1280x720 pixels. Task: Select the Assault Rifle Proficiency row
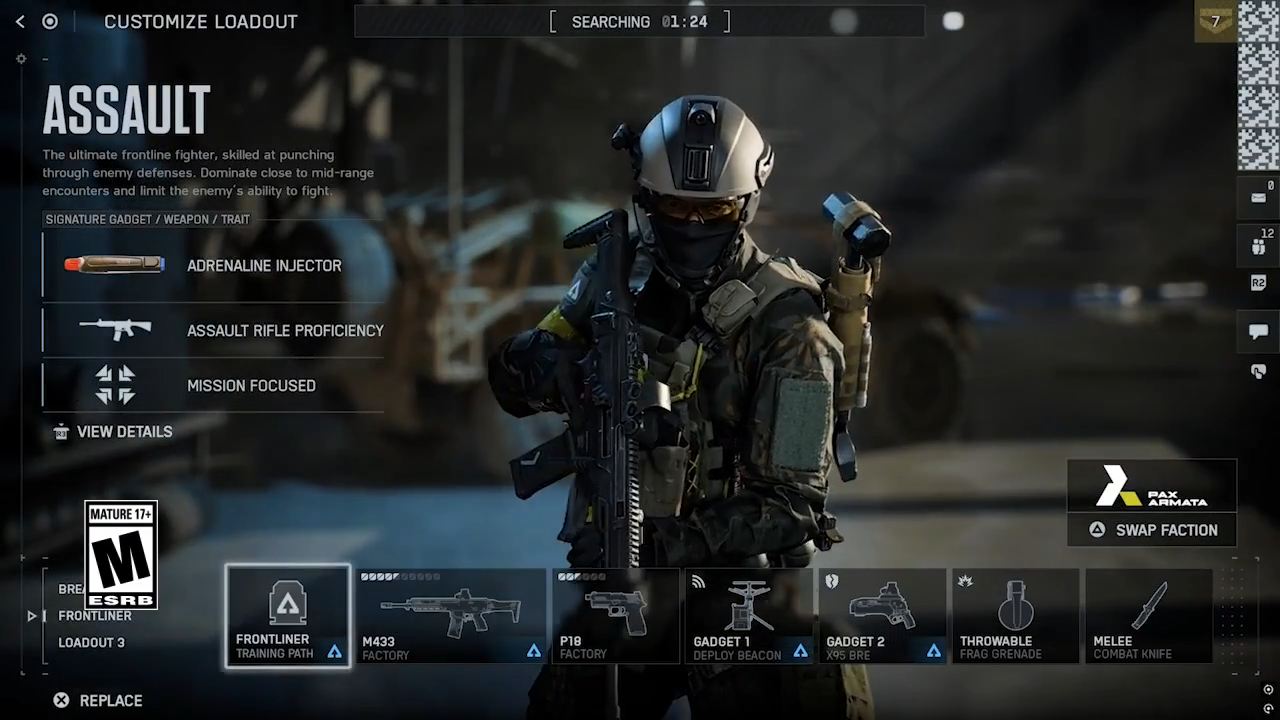tap(213, 330)
